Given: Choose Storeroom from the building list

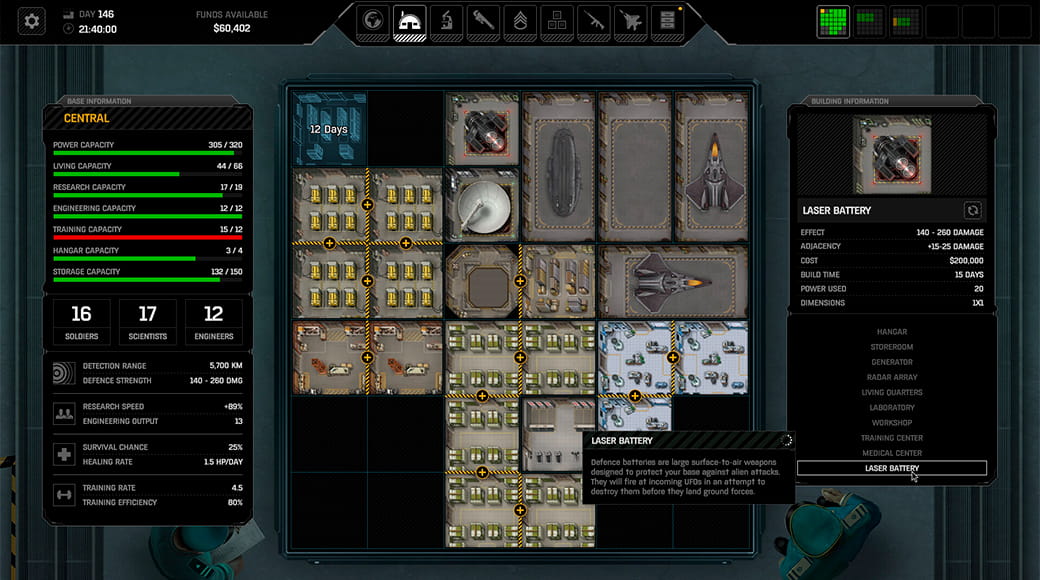Looking at the screenshot, I should pyautogui.click(x=891, y=347).
